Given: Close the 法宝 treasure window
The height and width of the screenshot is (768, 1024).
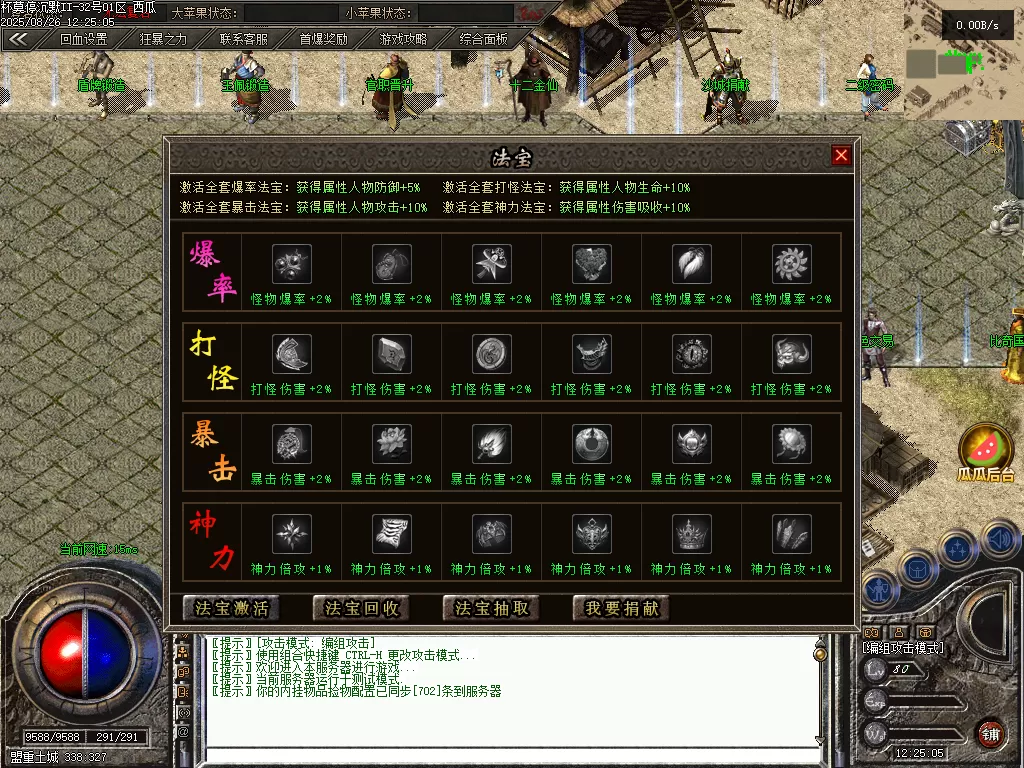Looking at the screenshot, I should [x=841, y=155].
